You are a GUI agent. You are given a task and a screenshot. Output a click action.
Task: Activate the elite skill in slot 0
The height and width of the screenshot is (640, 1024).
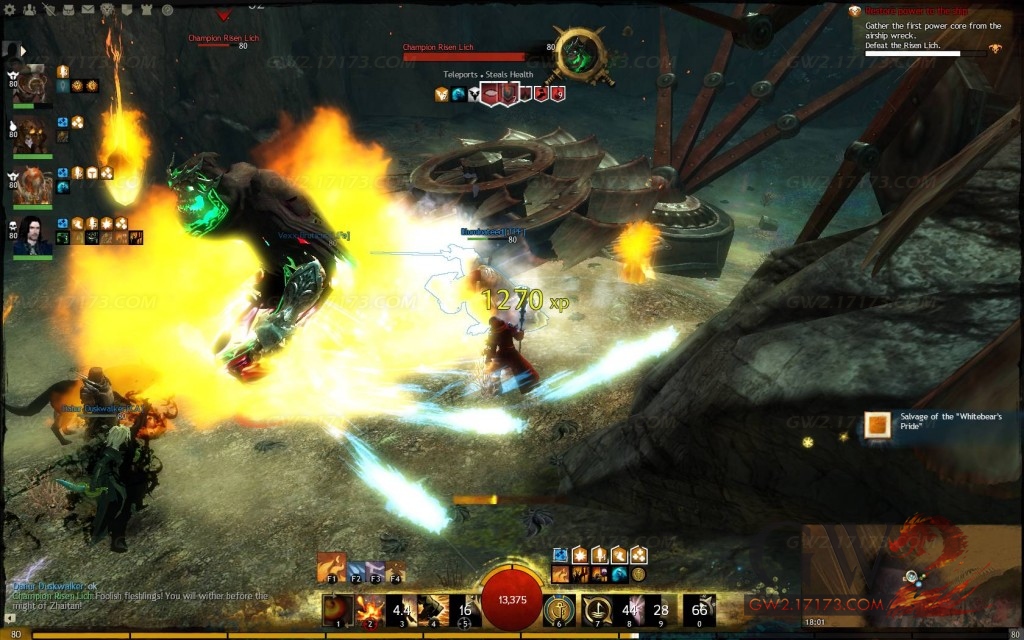click(699, 609)
